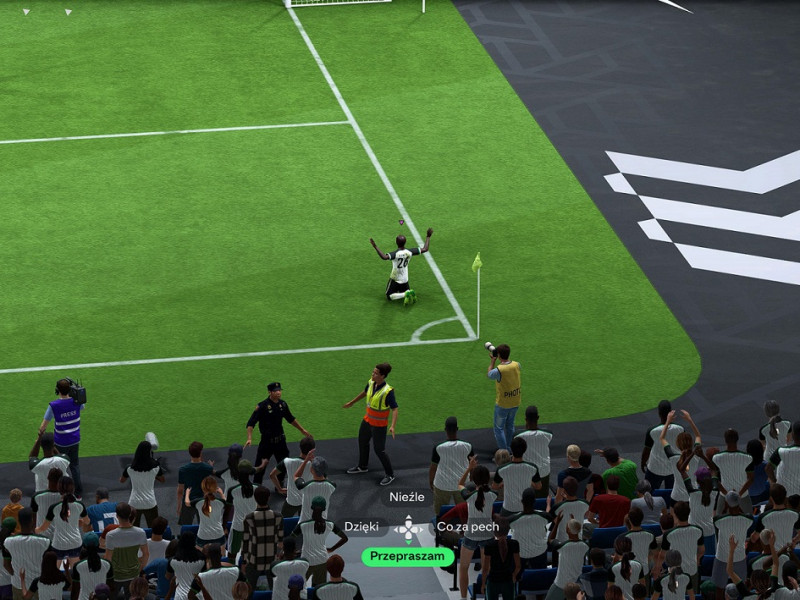Choose the "Nieźle" quick chat message
Image resolution: width=800 pixels, height=600 pixels.
[407, 497]
